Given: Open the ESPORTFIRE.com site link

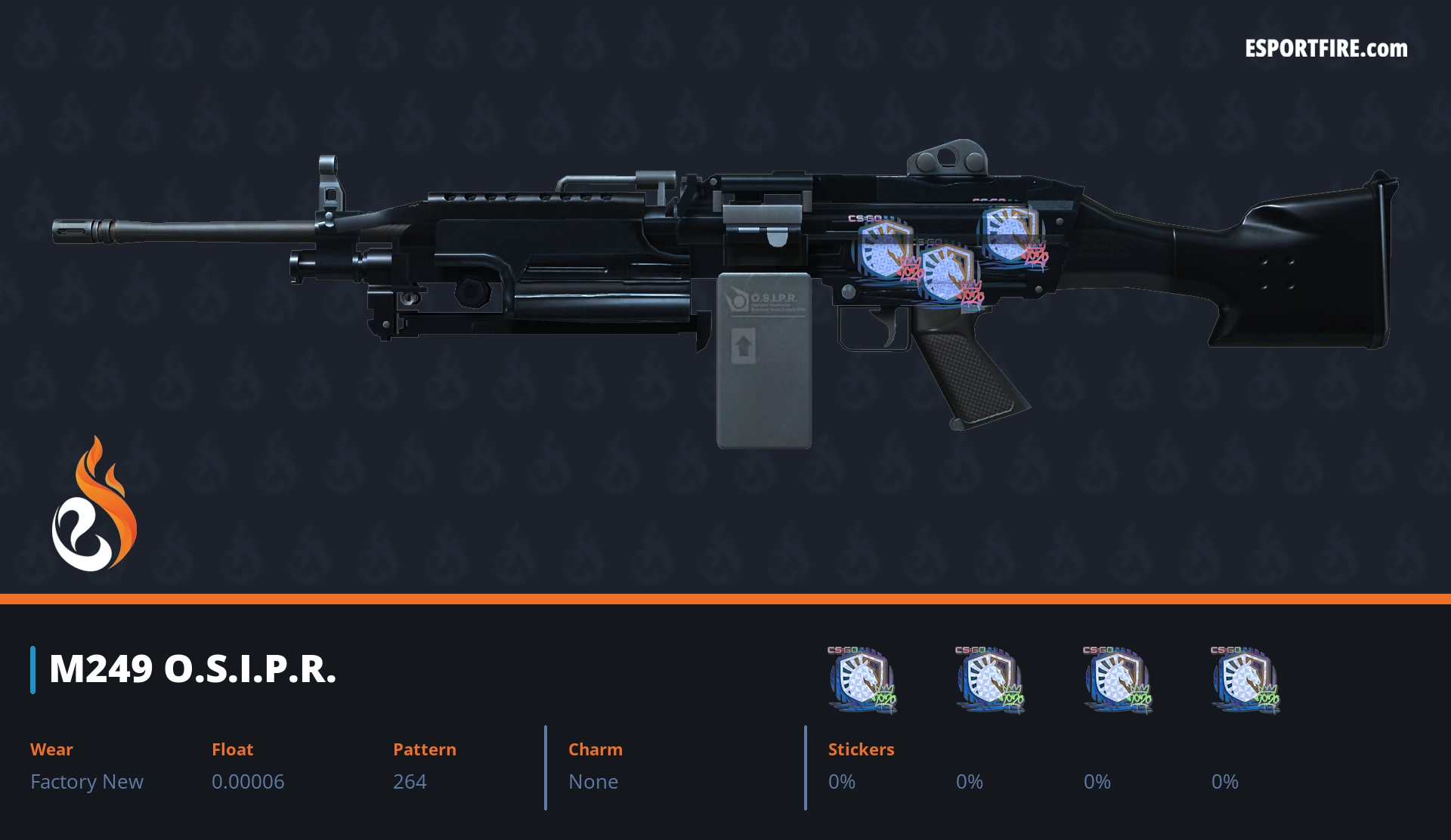Looking at the screenshot, I should (x=1326, y=49).
